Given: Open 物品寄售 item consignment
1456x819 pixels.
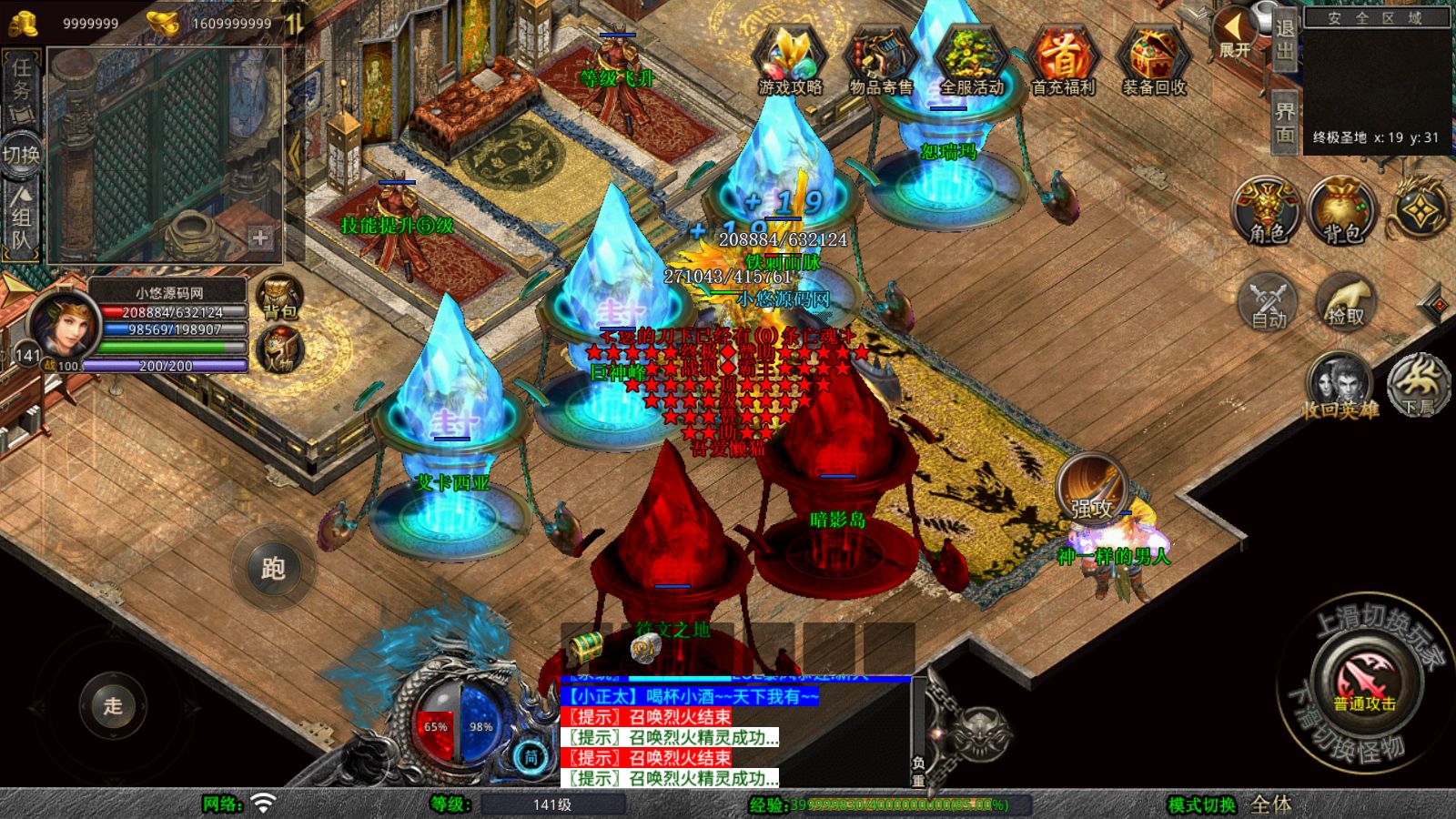Looking at the screenshot, I should tap(881, 60).
